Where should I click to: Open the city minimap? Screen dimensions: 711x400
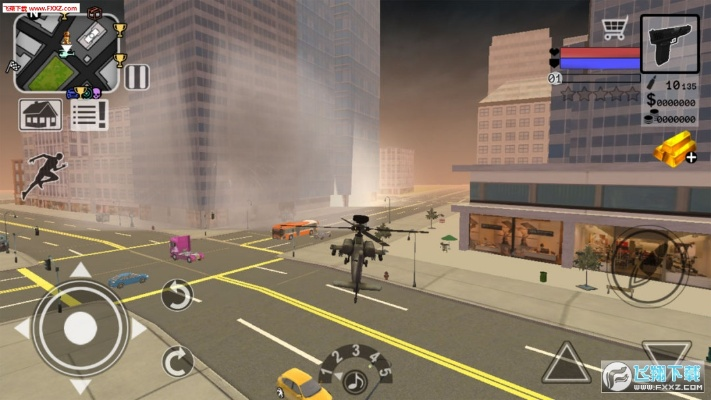66,52
